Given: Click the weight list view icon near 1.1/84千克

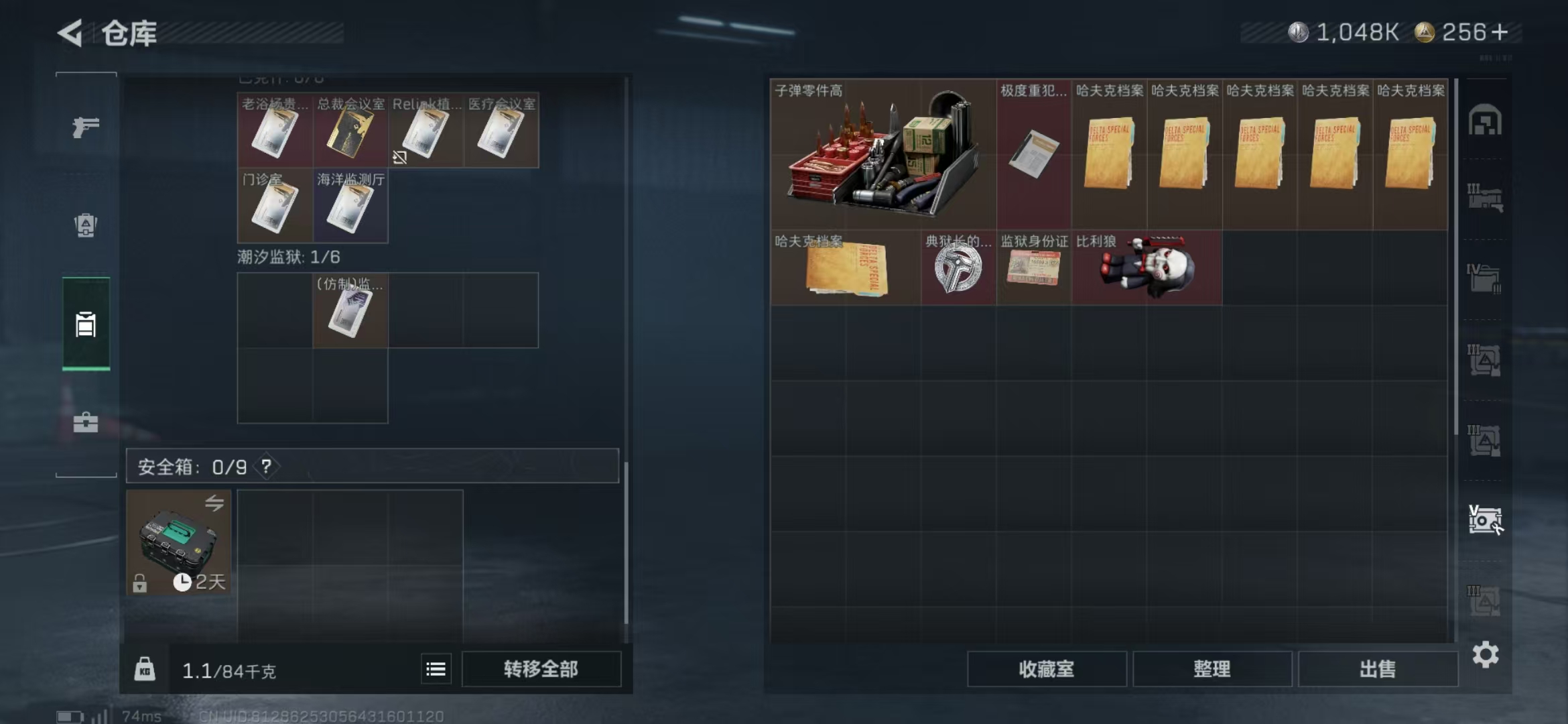Looking at the screenshot, I should coord(436,668).
